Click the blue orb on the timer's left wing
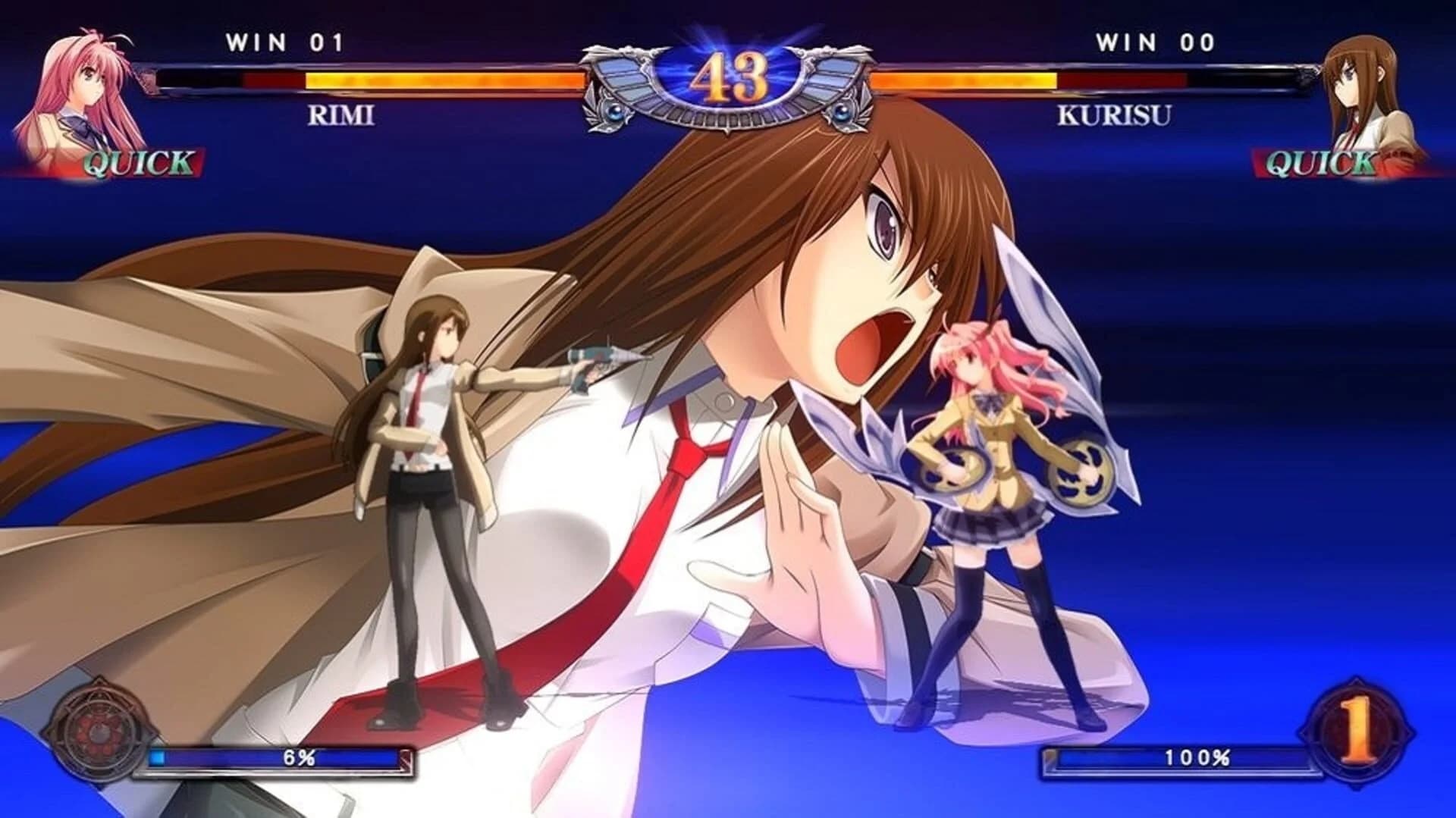The height and width of the screenshot is (818, 1456). [616, 112]
